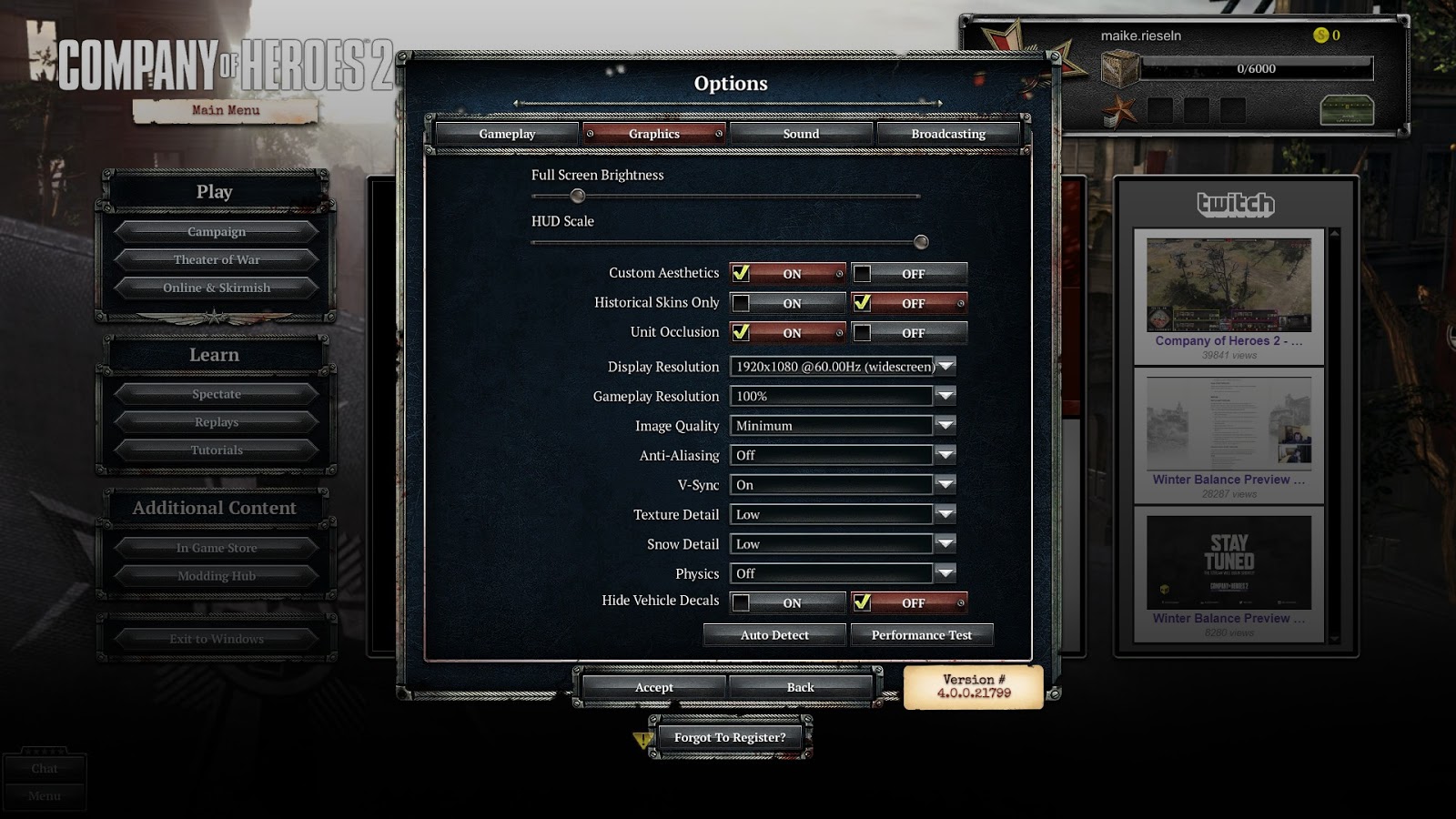Click the yellow supply coin icon
The height and width of the screenshot is (819, 1456).
click(x=1320, y=35)
